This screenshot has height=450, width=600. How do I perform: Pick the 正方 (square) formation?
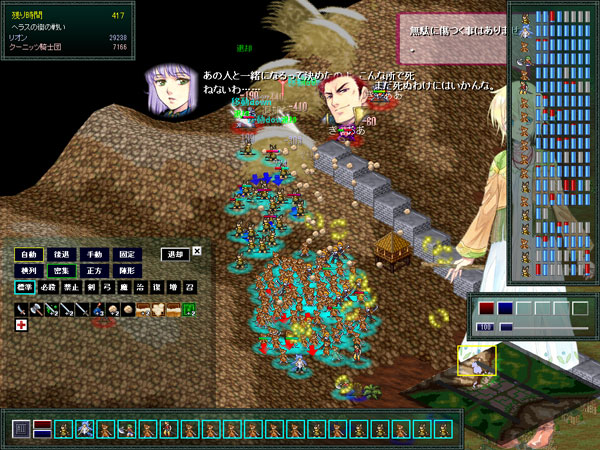tap(96, 270)
